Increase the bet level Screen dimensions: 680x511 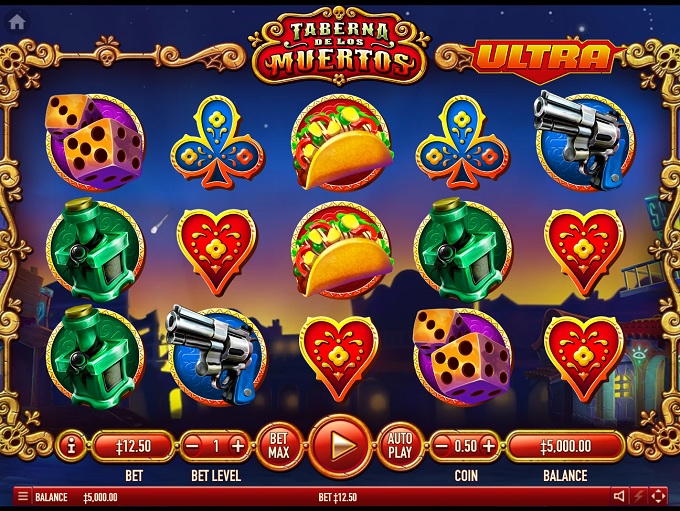click(x=238, y=446)
